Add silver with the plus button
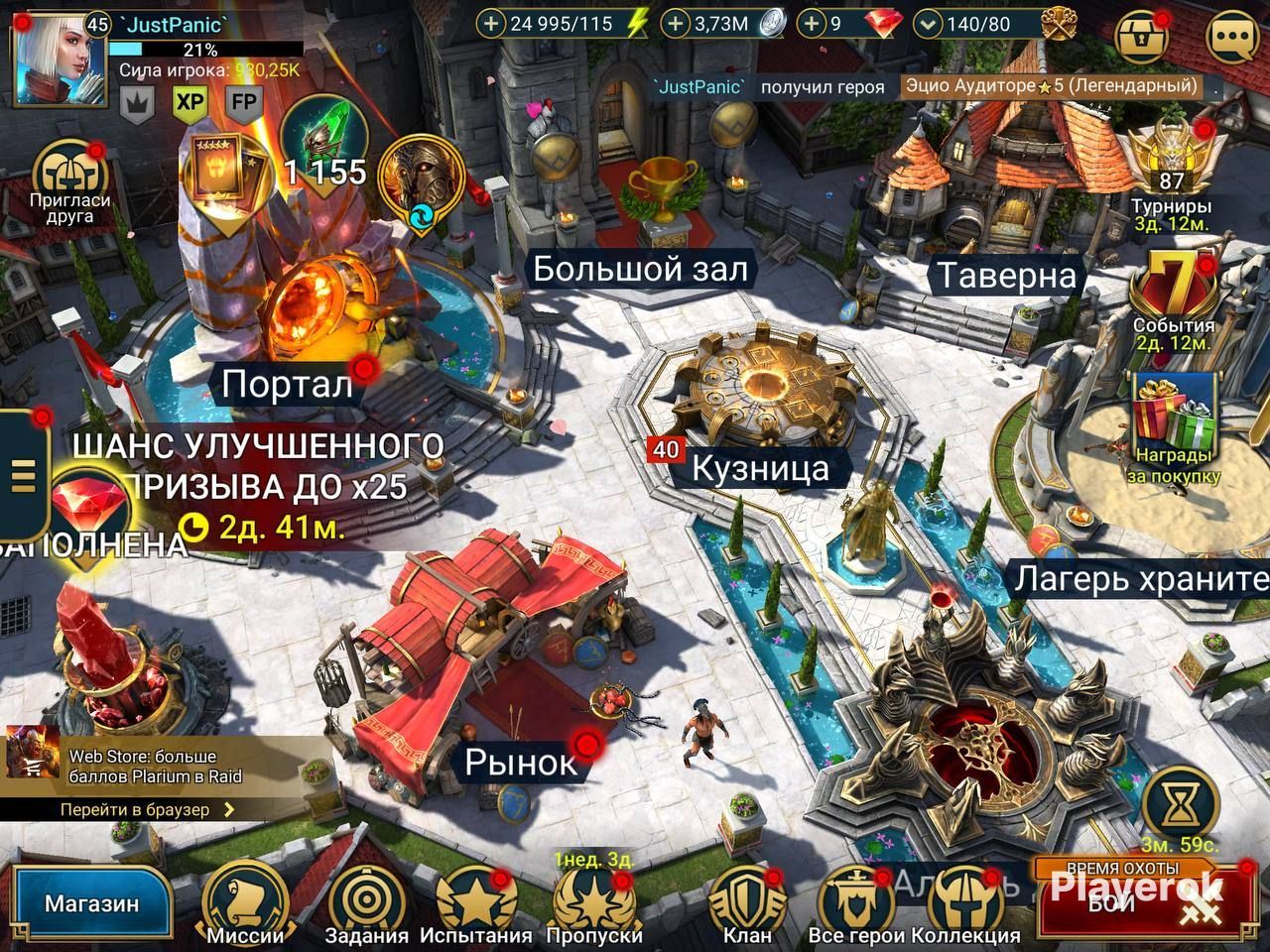The image size is (1270, 952). (x=675, y=23)
